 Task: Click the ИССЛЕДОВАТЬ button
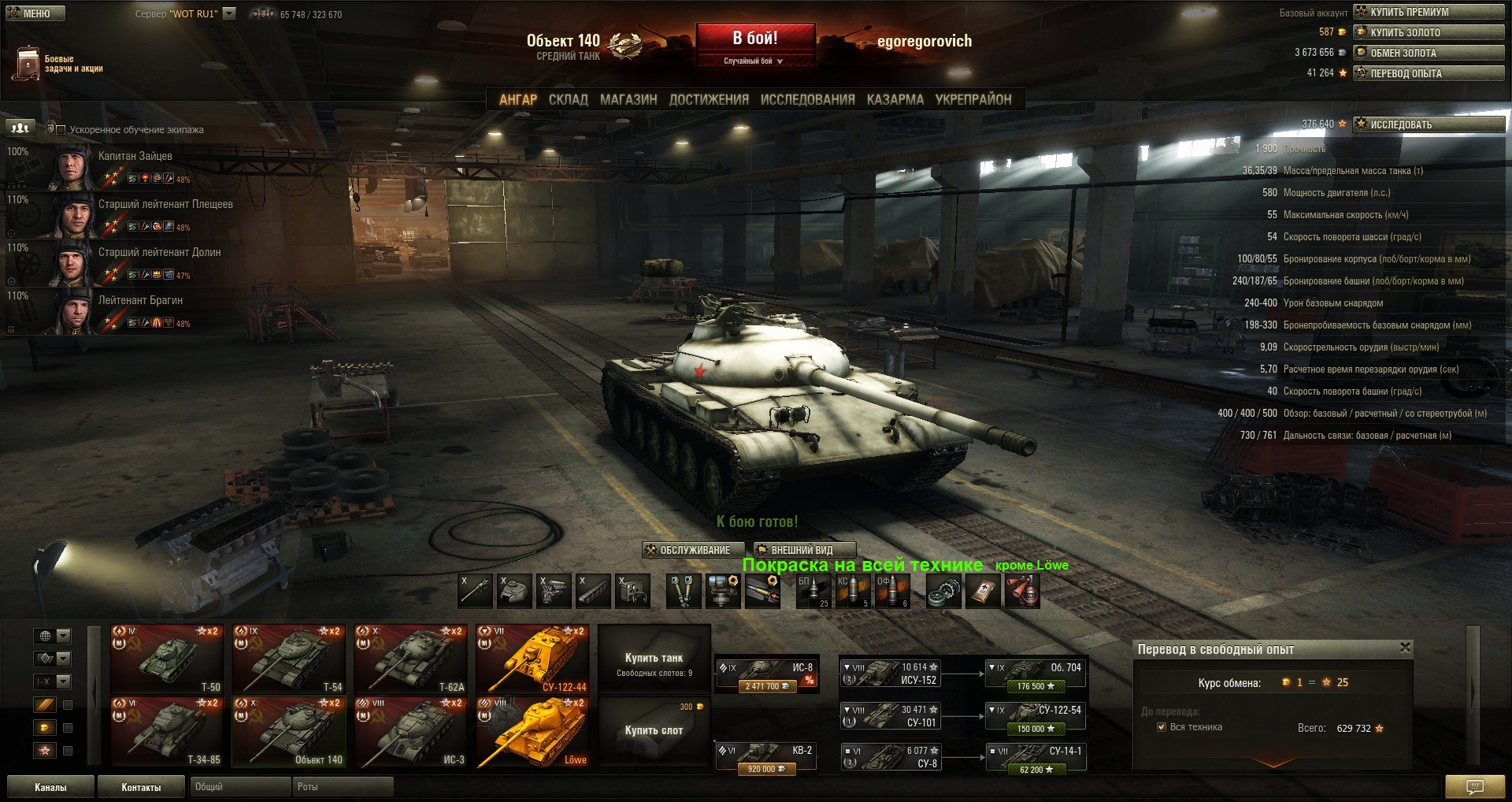tap(1429, 124)
